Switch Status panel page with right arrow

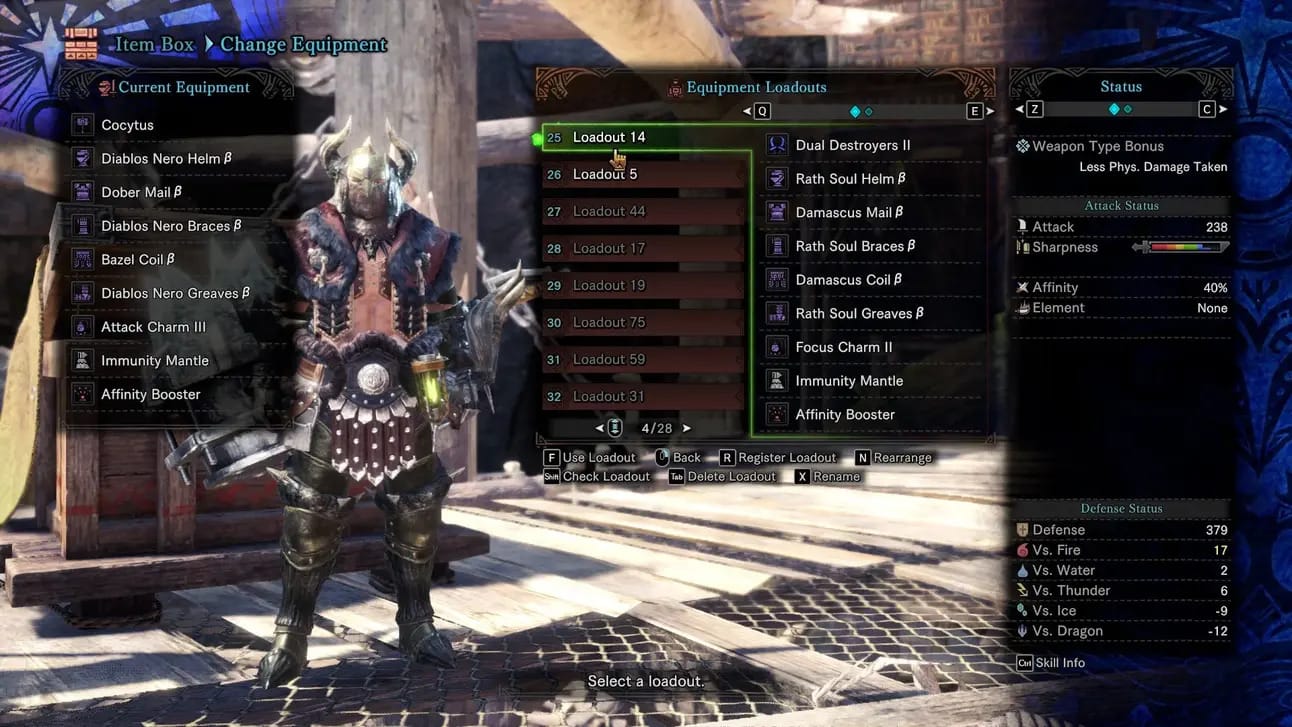[x=1223, y=109]
